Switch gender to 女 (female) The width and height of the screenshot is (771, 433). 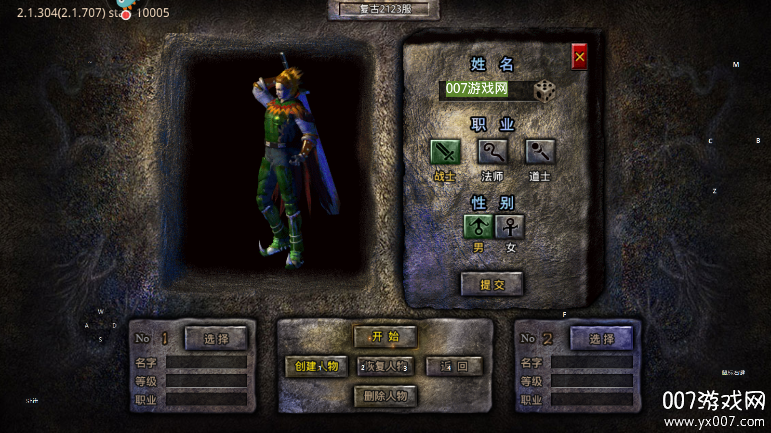(x=510, y=226)
